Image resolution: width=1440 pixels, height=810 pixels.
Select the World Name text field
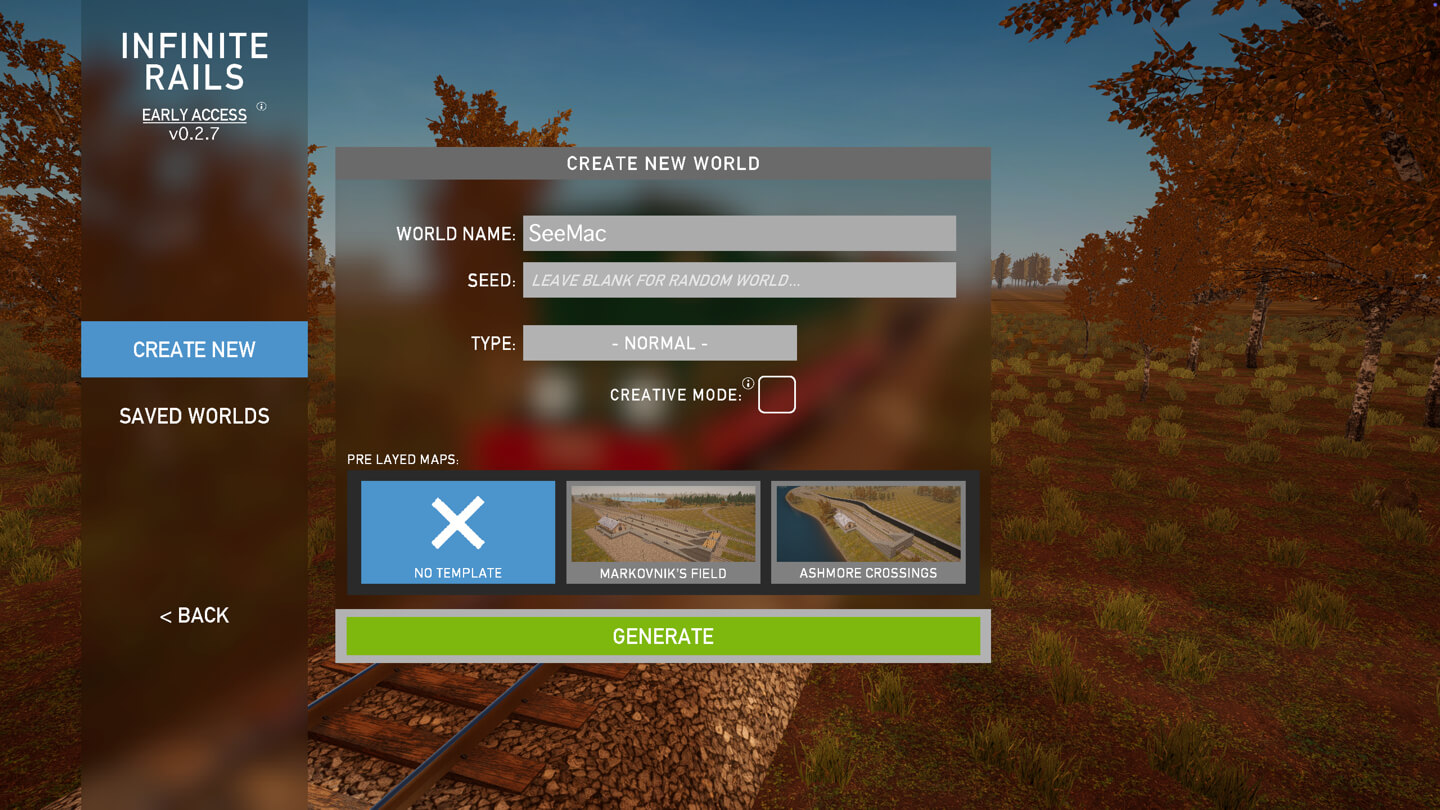pyautogui.click(x=739, y=233)
